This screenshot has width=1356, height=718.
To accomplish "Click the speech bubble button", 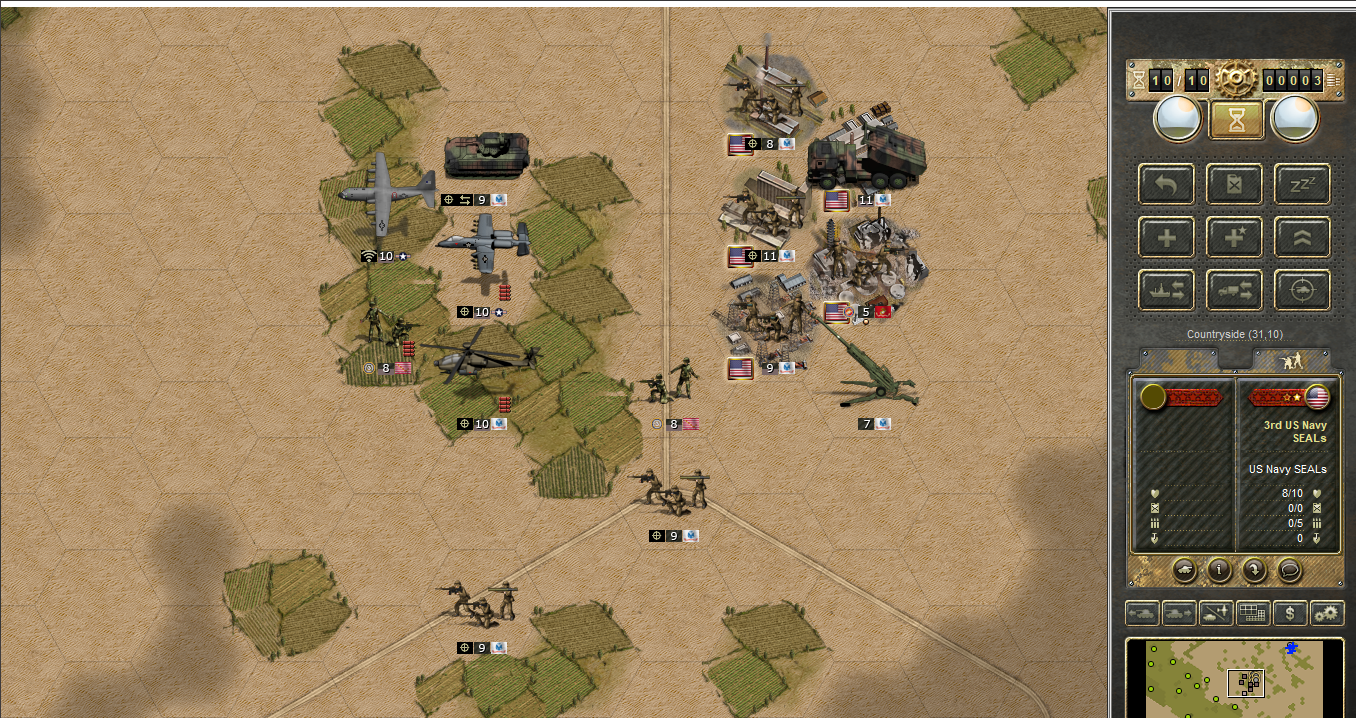I will pyautogui.click(x=1290, y=570).
